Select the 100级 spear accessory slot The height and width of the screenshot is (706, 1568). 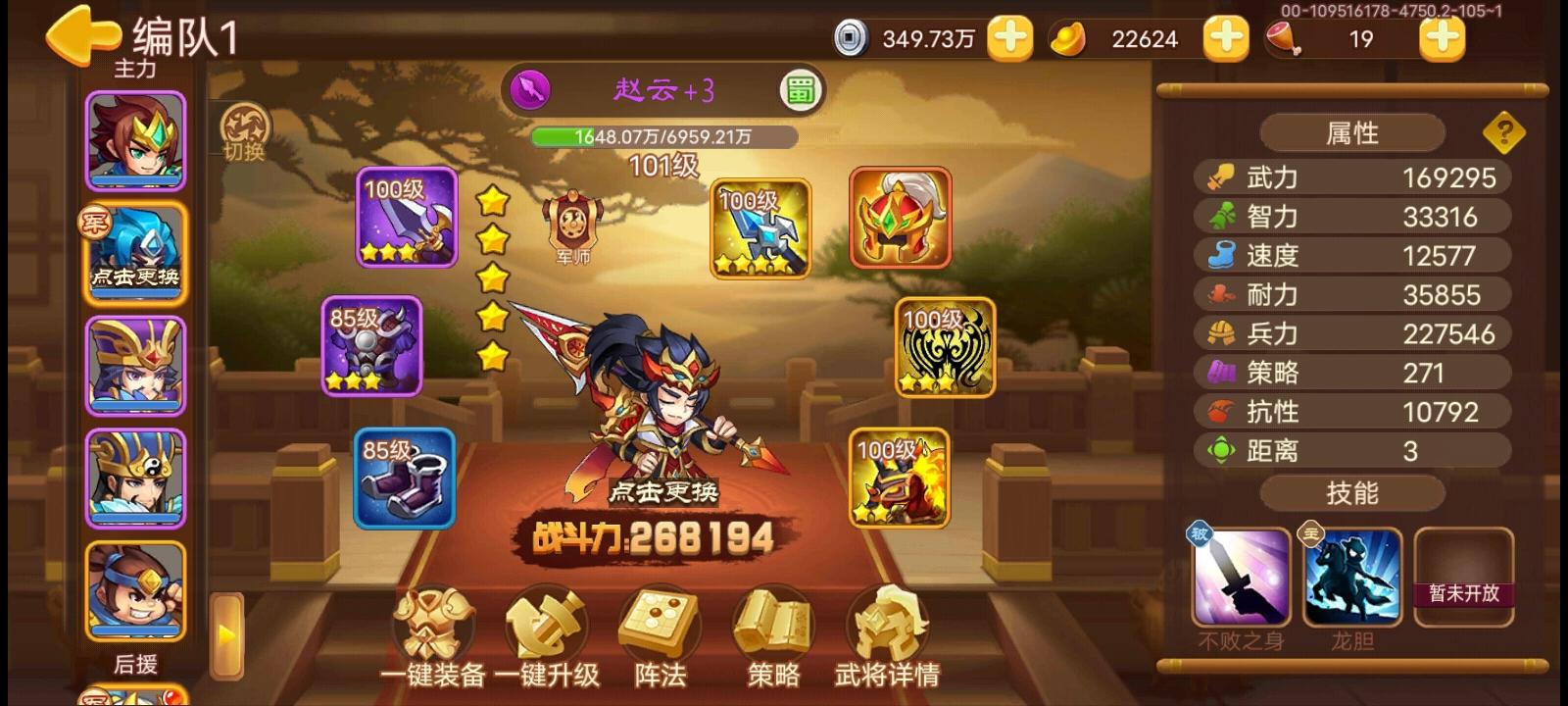click(759, 228)
